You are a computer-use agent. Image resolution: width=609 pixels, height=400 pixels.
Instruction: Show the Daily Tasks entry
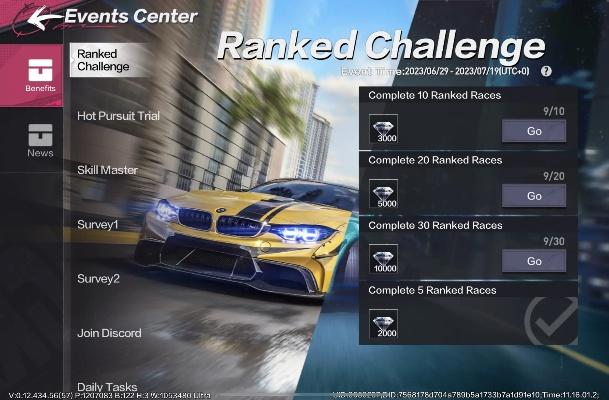pos(107,386)
